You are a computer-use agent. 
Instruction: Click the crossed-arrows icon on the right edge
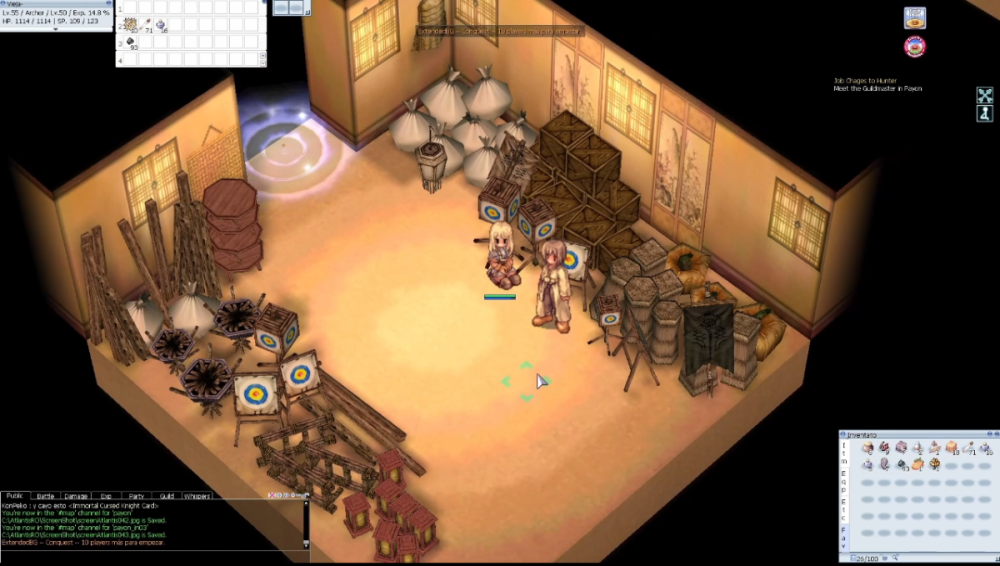pos(984,96)
